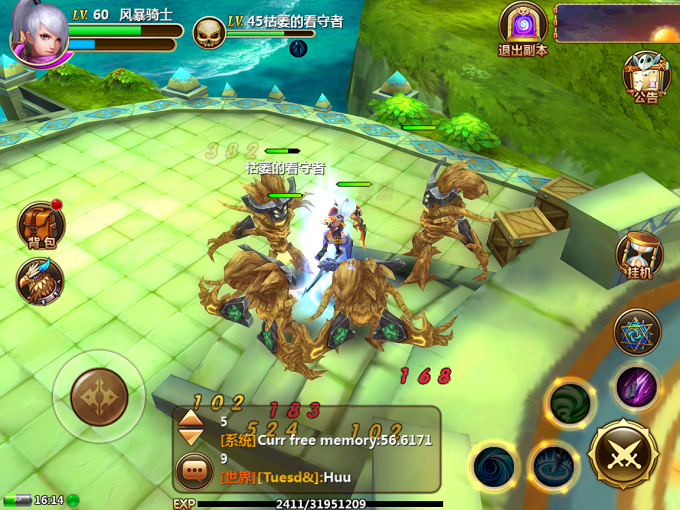Viewport: 680px width, 510px height.
Task: Use the purple slash skill
Action: click(x=636, y=386)
